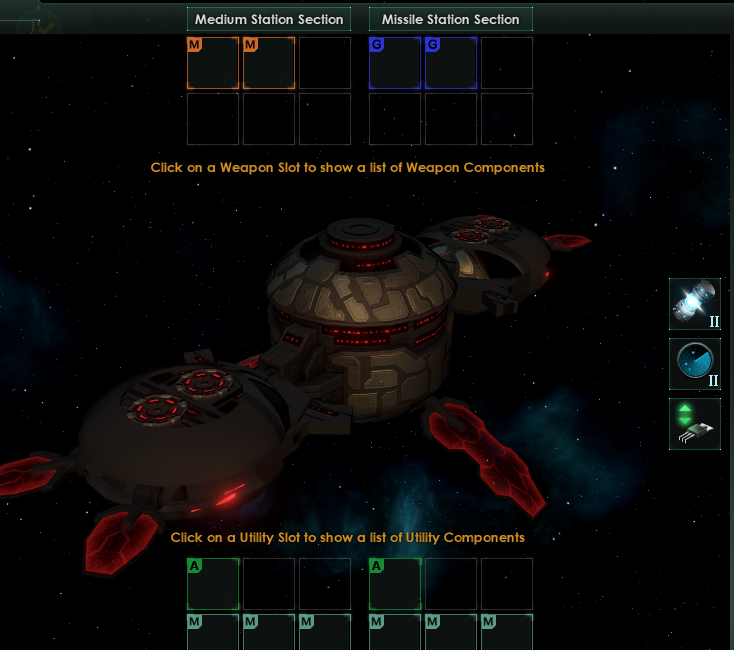The width and height of the screenshot is (734, 650).
Task: Open the Missile Station Section selector
Action: click(450, 19)
